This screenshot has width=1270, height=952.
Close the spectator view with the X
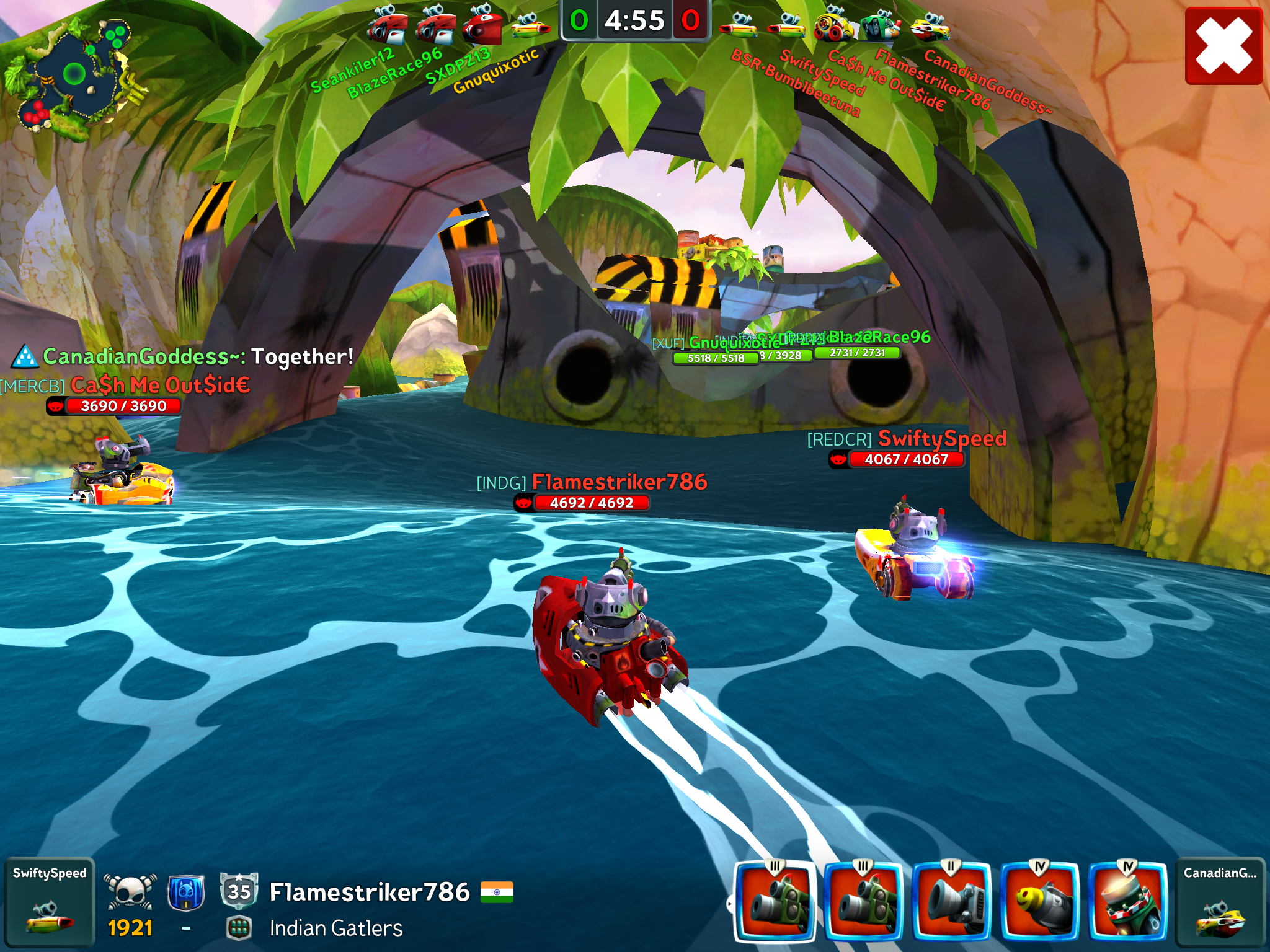point(1223,46)
